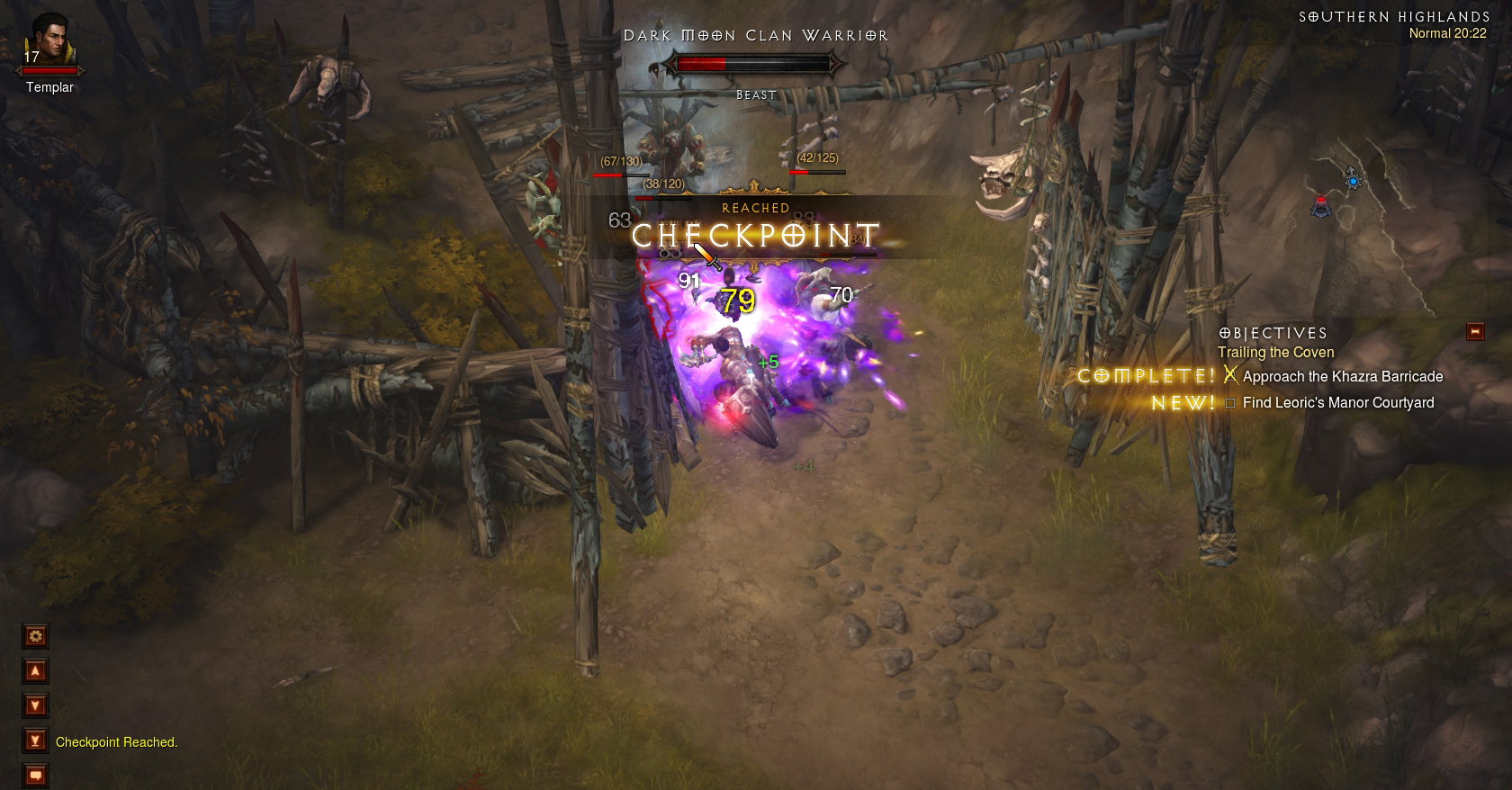The image size is (1512, 790).
Task: Open the Trailing the Coven quest
Action: (x=1275, y=353)
